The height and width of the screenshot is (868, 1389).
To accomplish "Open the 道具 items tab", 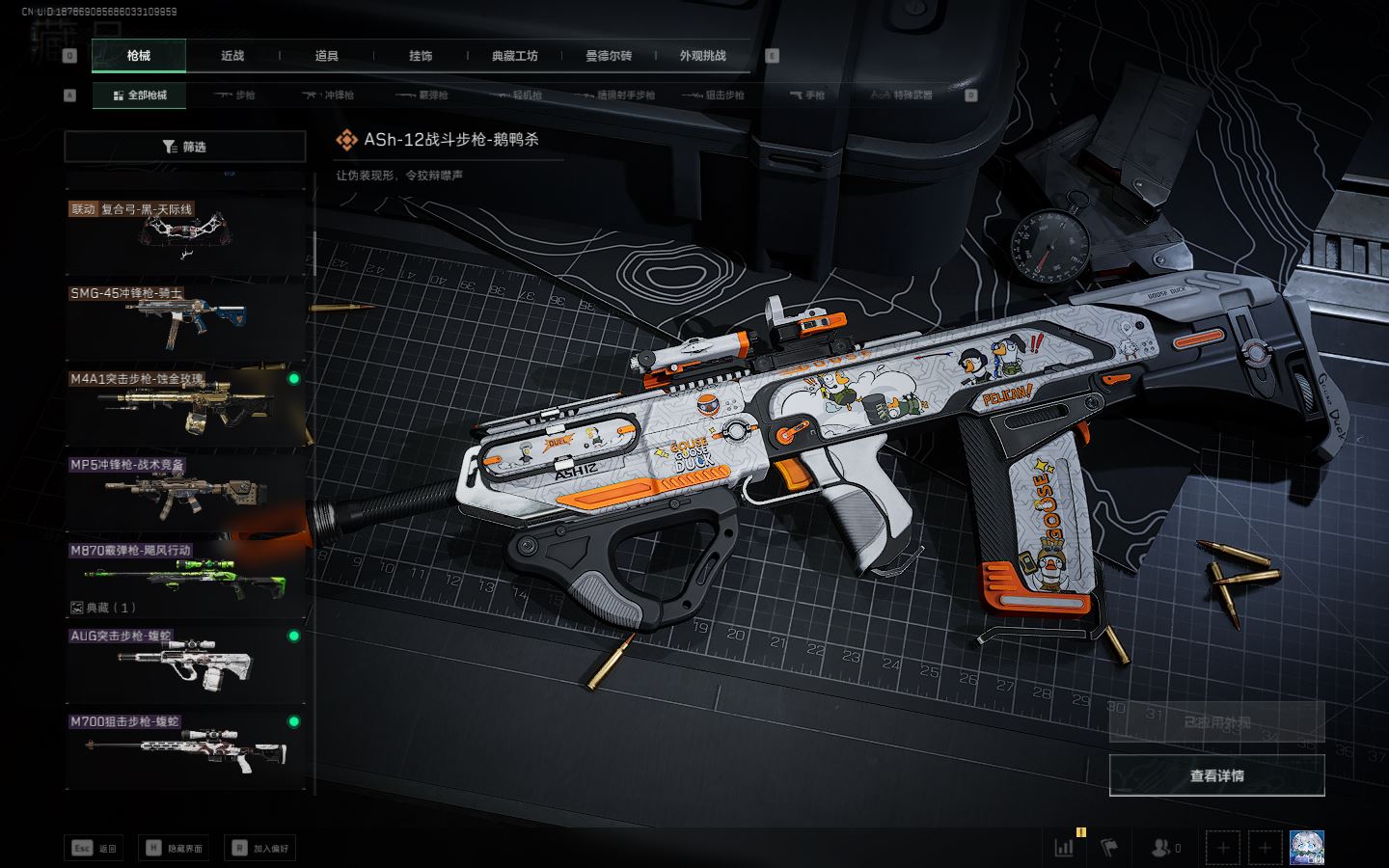I will (x=327, y=56).
